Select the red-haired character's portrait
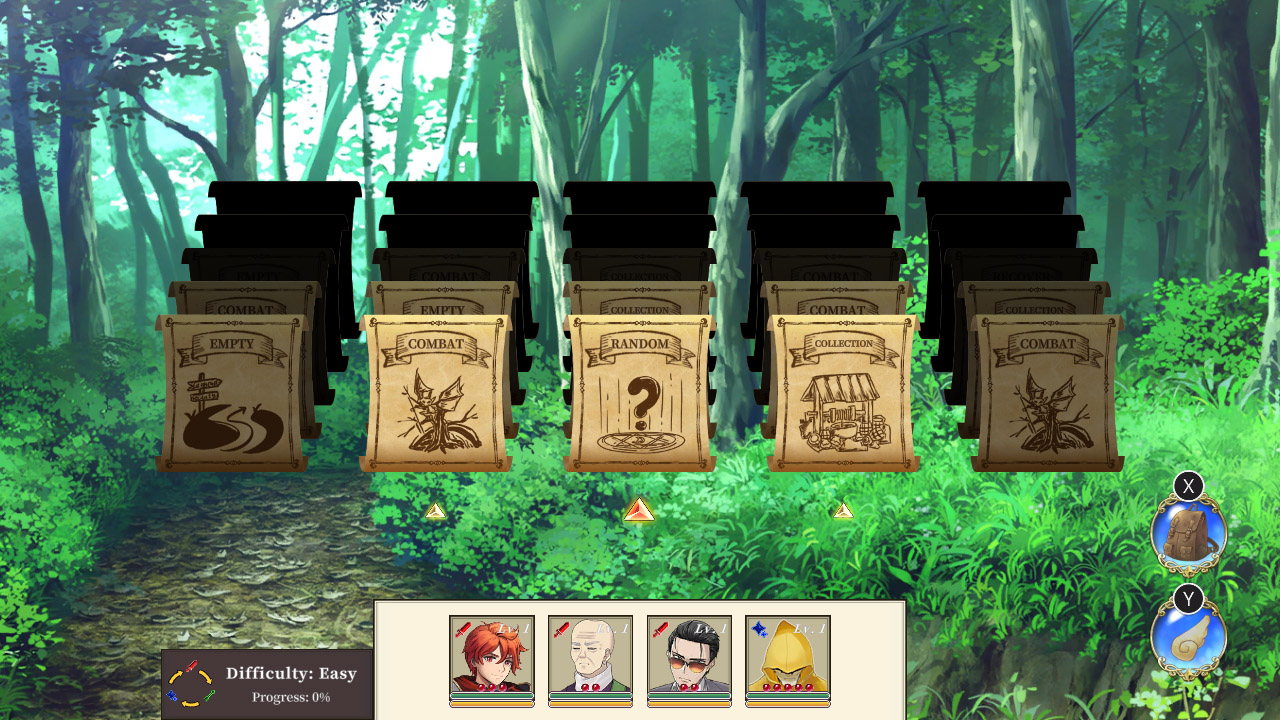Viewport: 1280px width, 720px height. [x=490, y=660]
